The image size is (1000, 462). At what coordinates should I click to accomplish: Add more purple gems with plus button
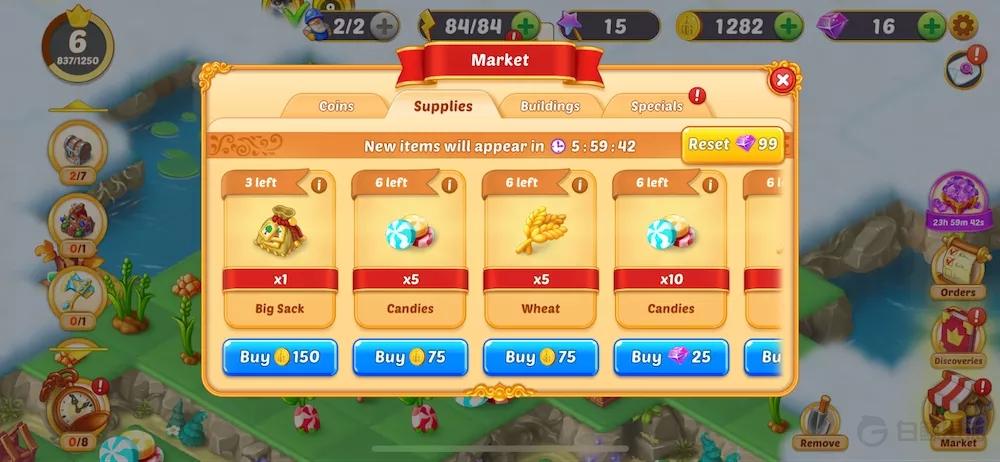click(931, 26)
